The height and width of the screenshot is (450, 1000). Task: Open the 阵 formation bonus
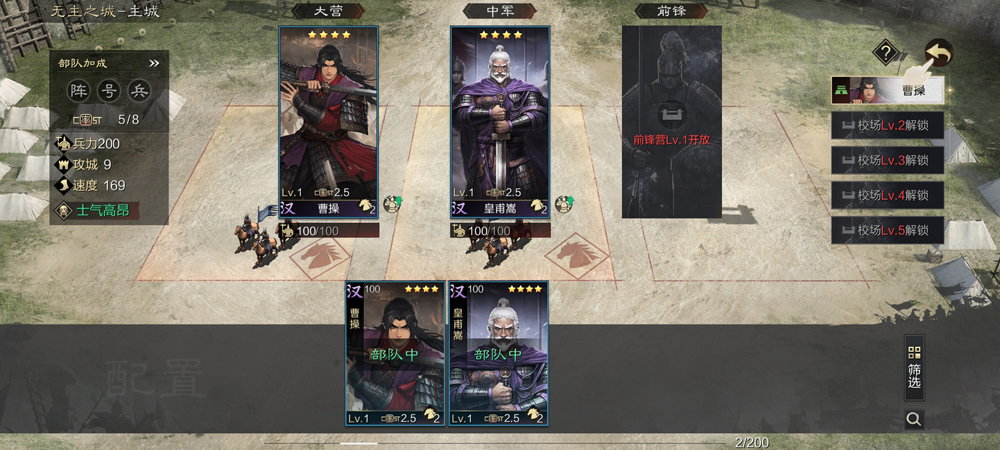click(79, 92)
